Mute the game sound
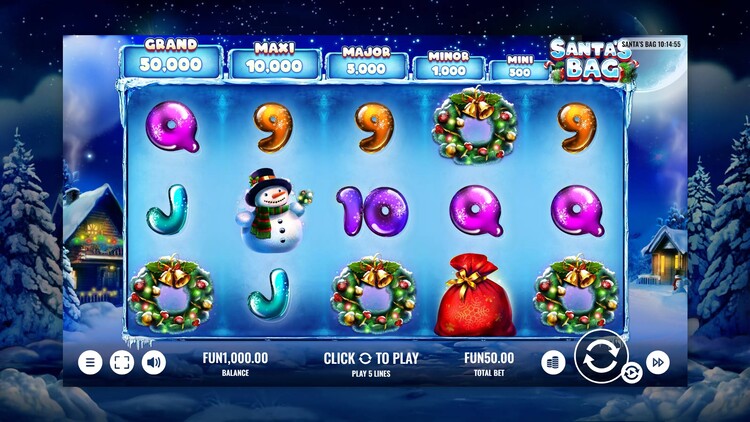Image resolution: width=750 pixels, height=422 pixels. click(x=154, y=362)
